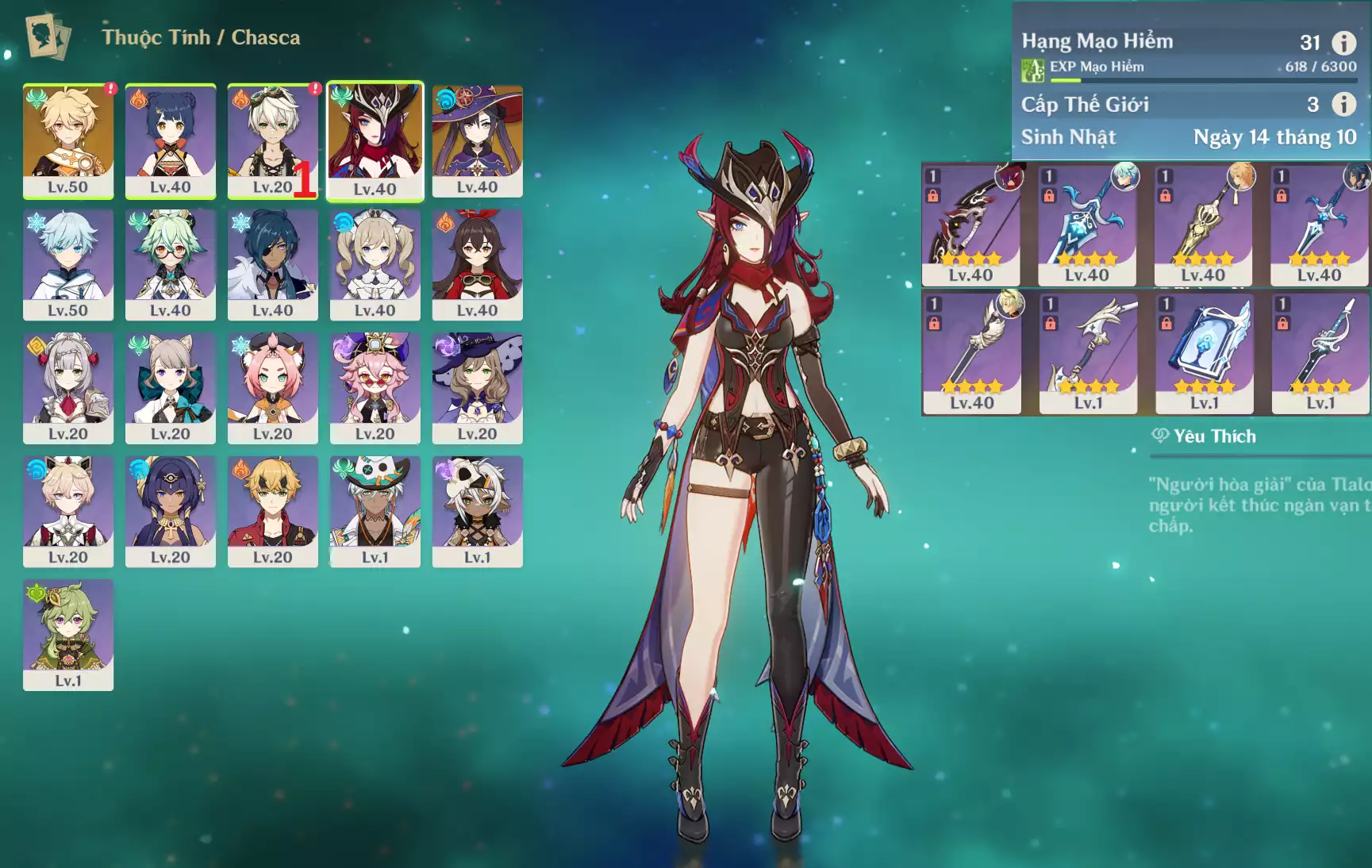1372x868 pixels.
Task: Select the Lv.40 bow weapon slot
Action: click(x=971, y=225)
